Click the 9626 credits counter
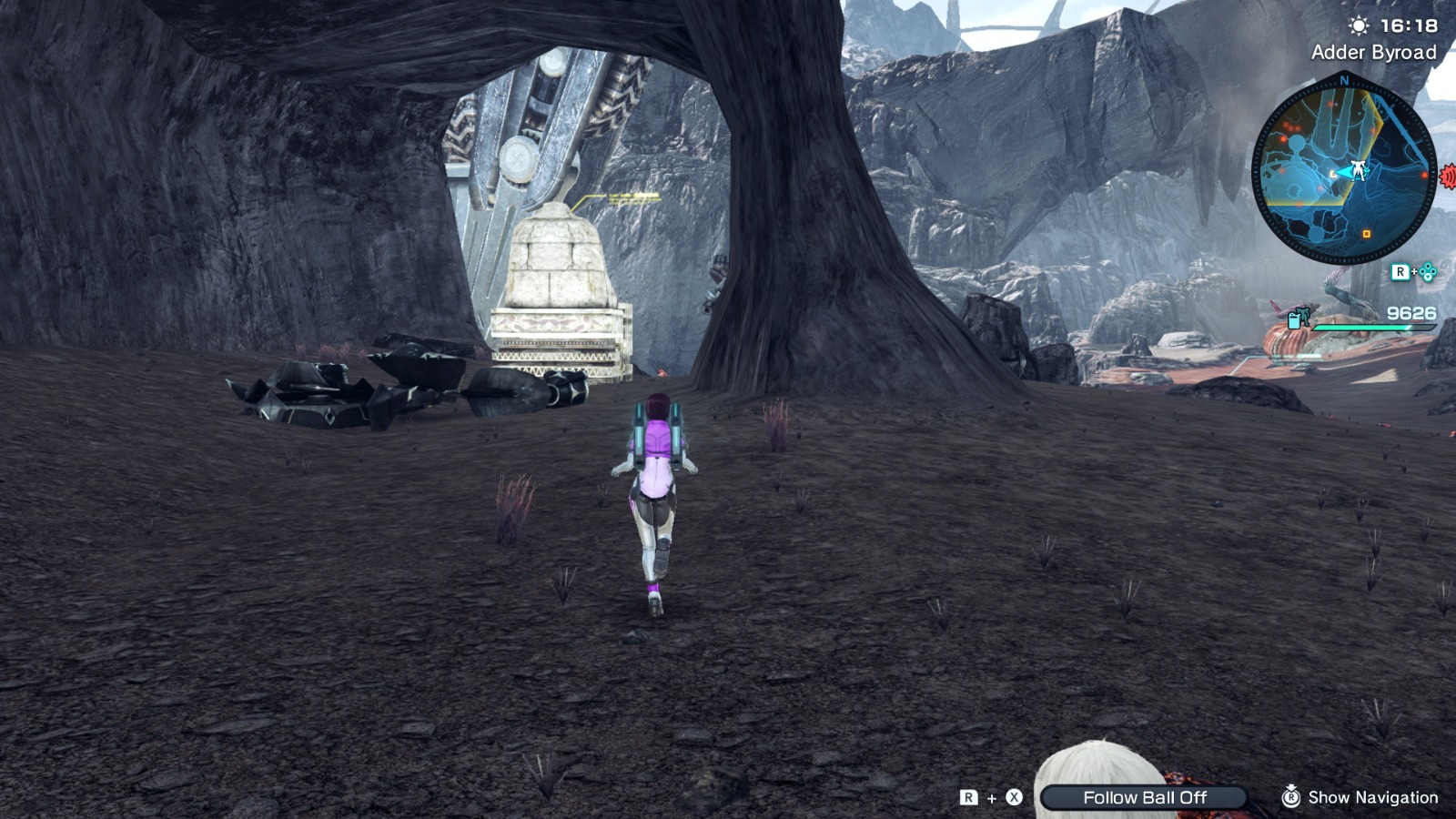The width and height of the screenshot is (1456, 819). (1411, 311)
